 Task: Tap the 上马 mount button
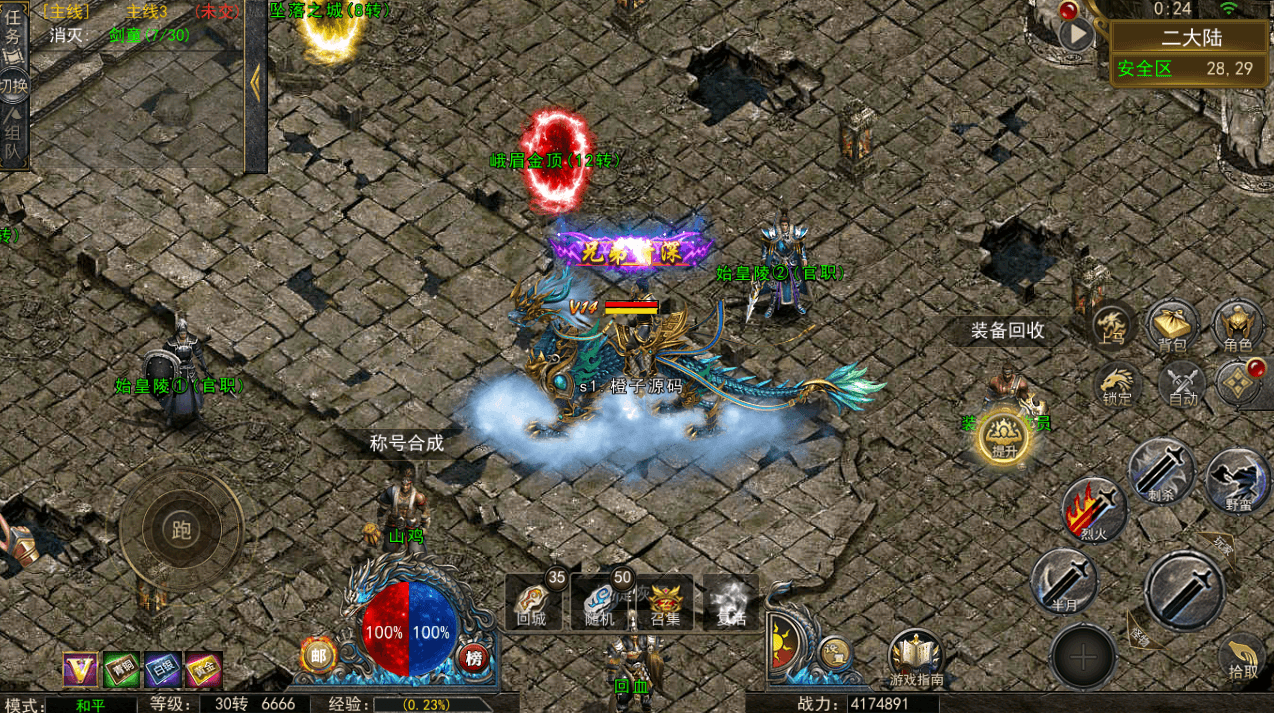pos(1110,326)
